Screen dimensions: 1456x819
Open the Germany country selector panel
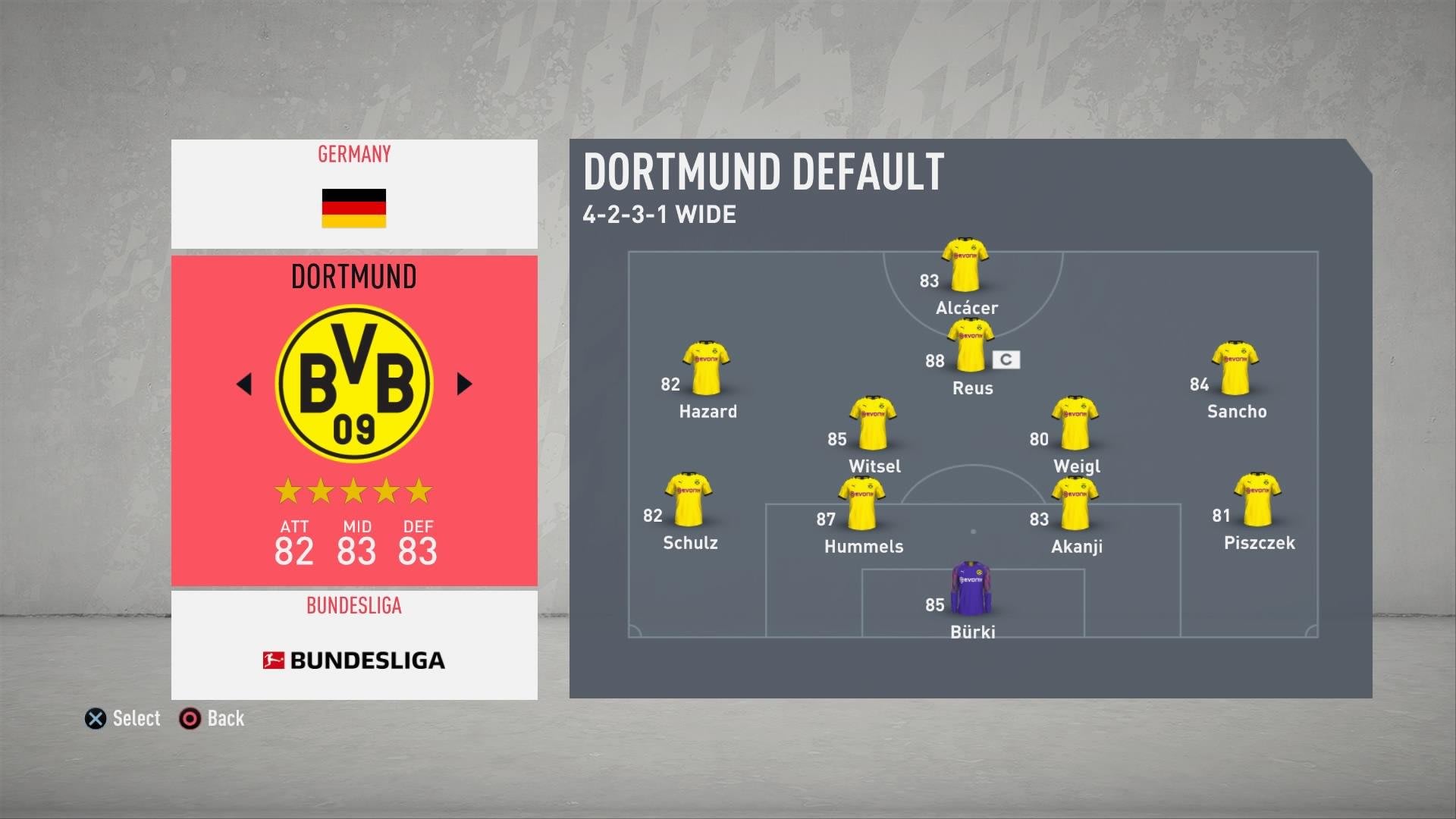tap(354, 194)
